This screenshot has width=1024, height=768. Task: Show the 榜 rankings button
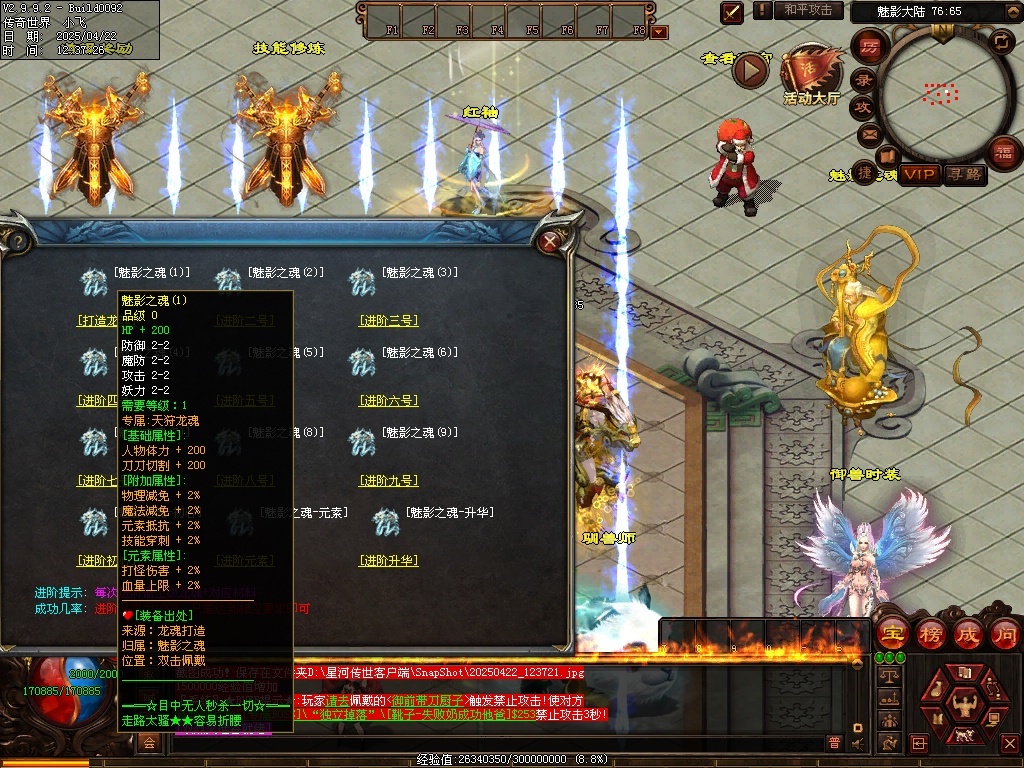tap(930, 633)
